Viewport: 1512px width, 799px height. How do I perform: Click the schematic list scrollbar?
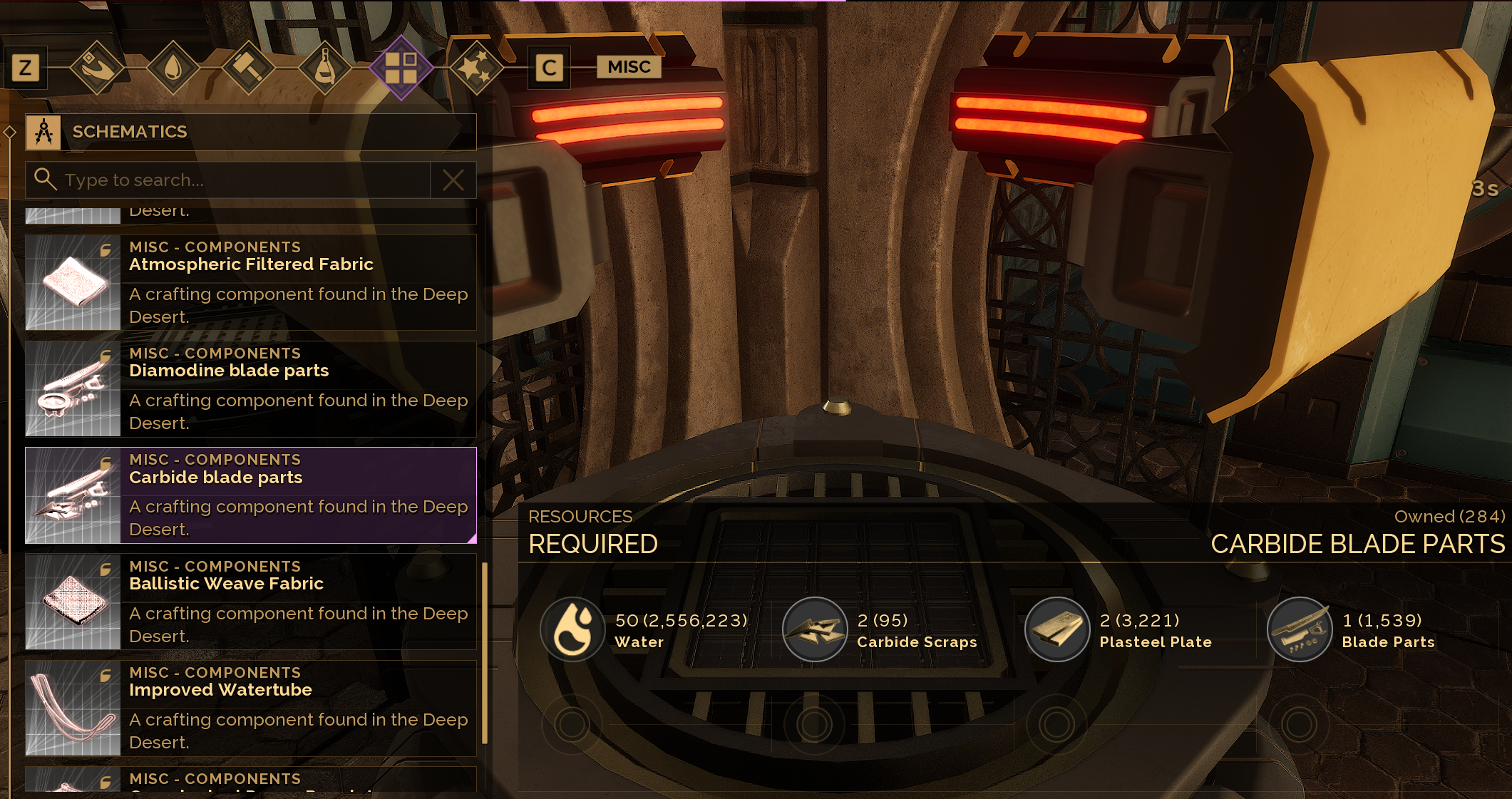coord(485,652)
